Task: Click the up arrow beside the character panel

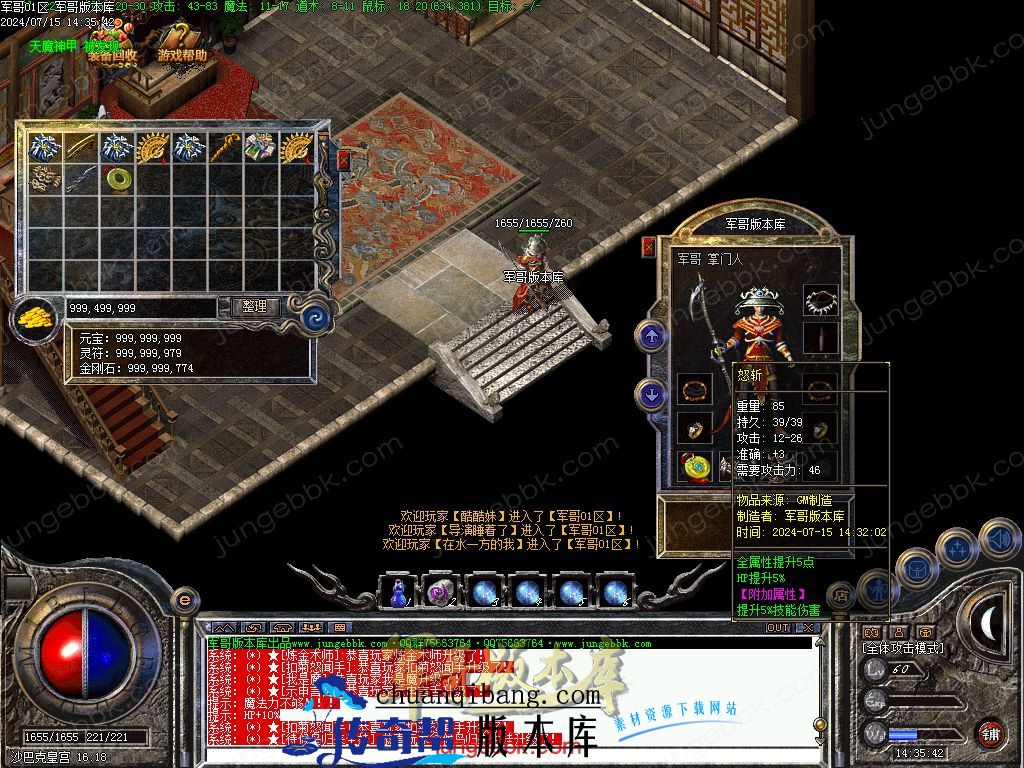Action: 652,336
